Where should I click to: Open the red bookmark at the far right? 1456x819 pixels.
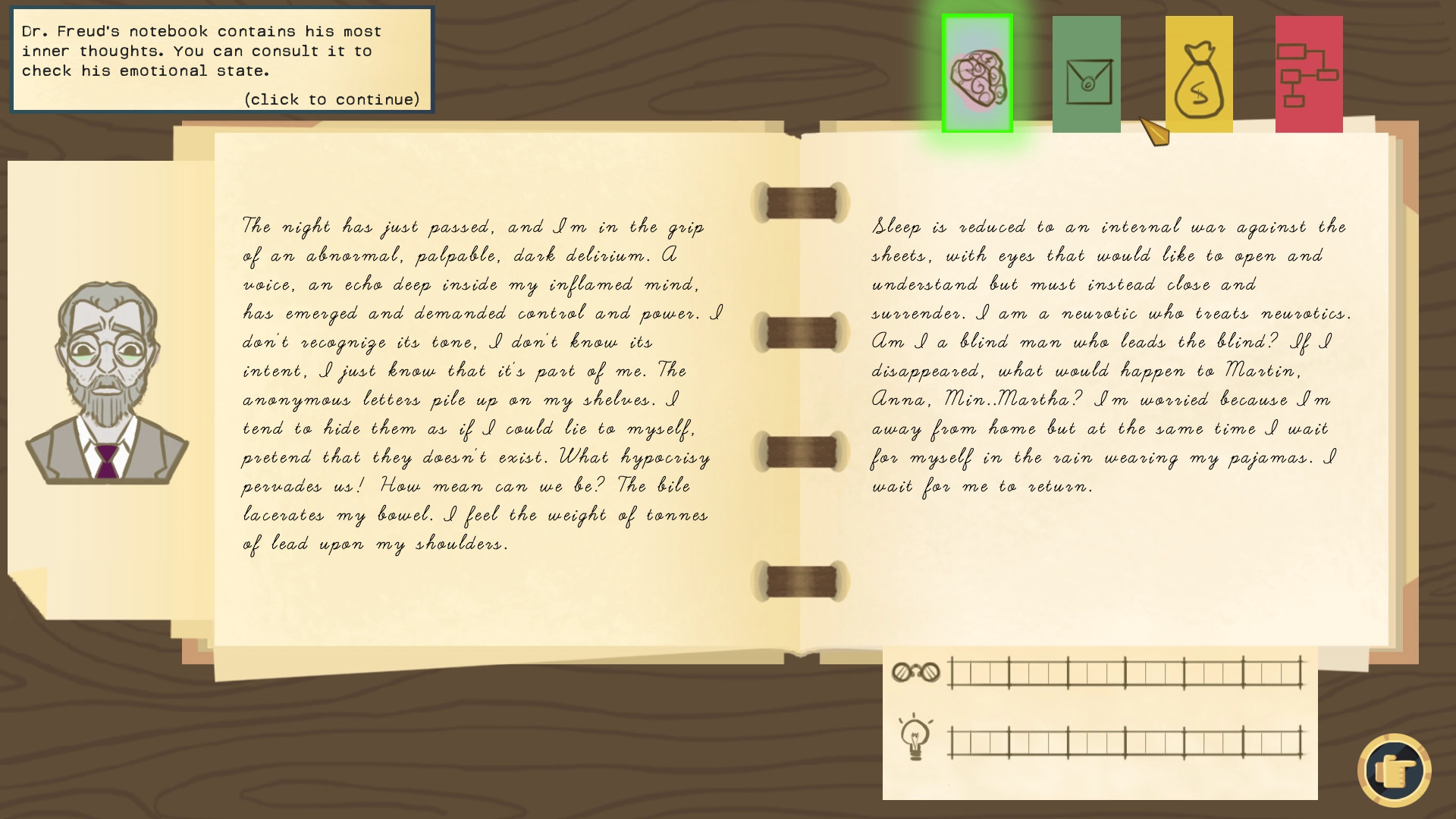[1308, 73]
